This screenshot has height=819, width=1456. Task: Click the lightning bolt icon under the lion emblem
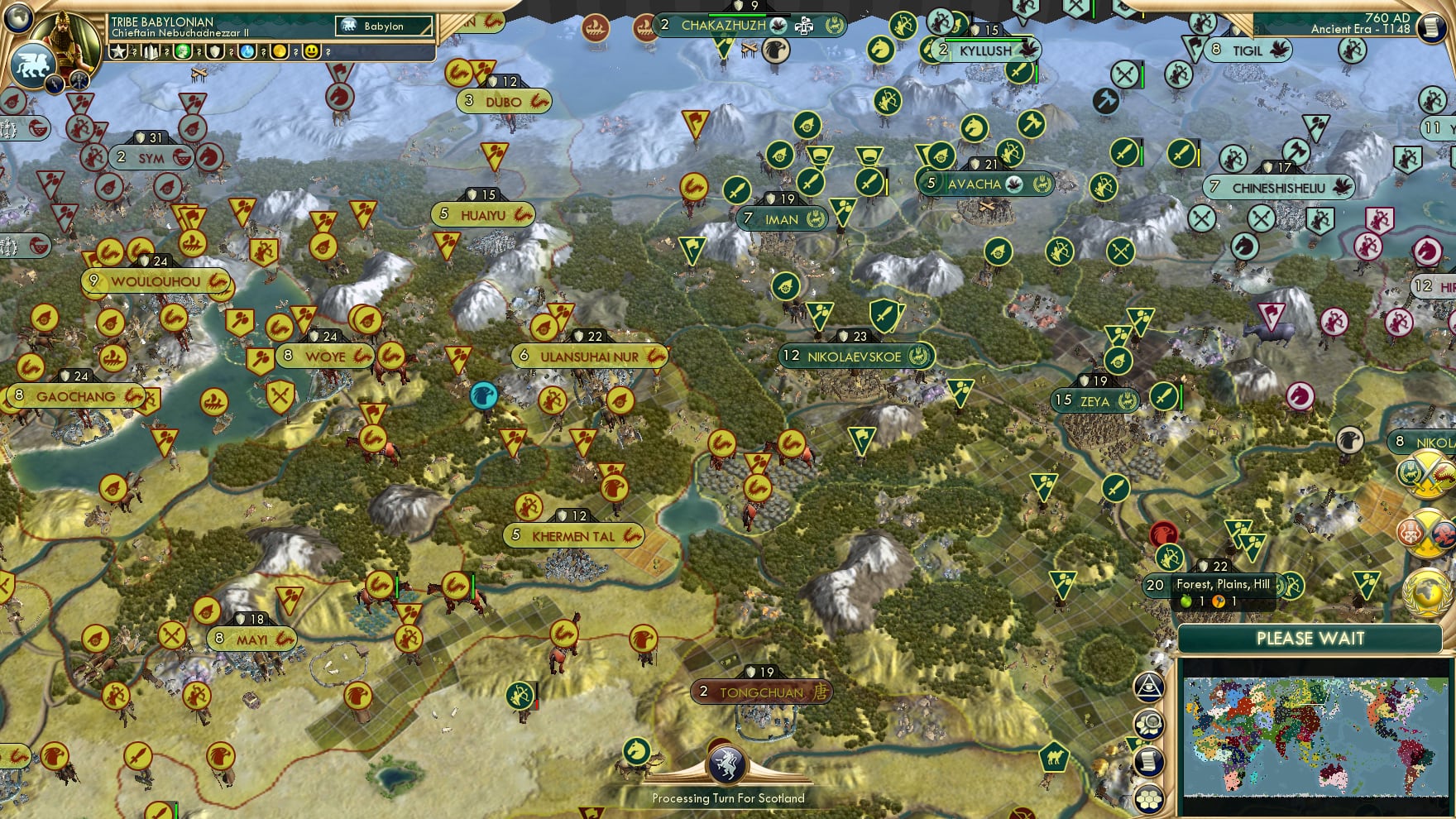pos(54,84)
